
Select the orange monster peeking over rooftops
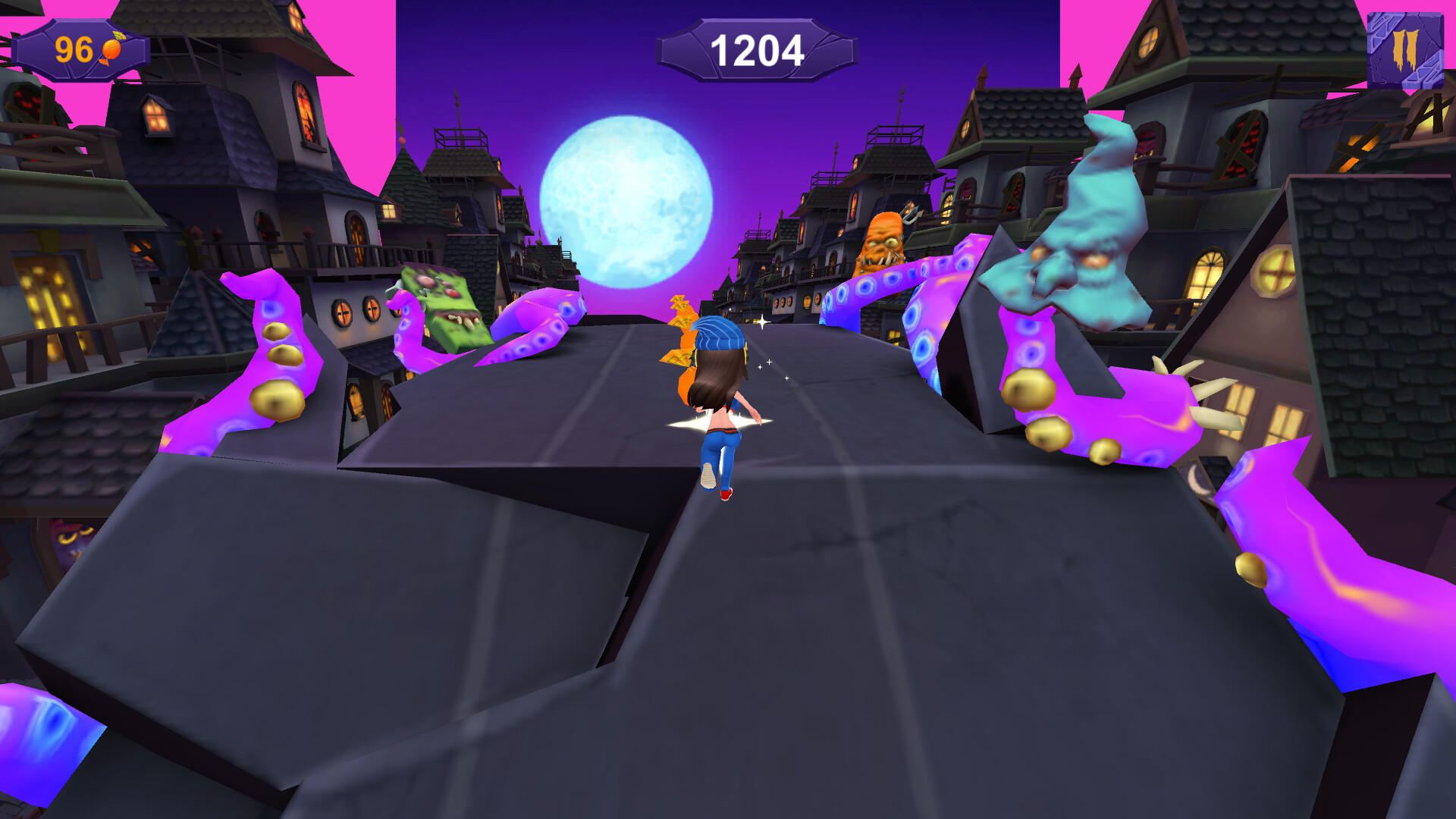point(883,243)
